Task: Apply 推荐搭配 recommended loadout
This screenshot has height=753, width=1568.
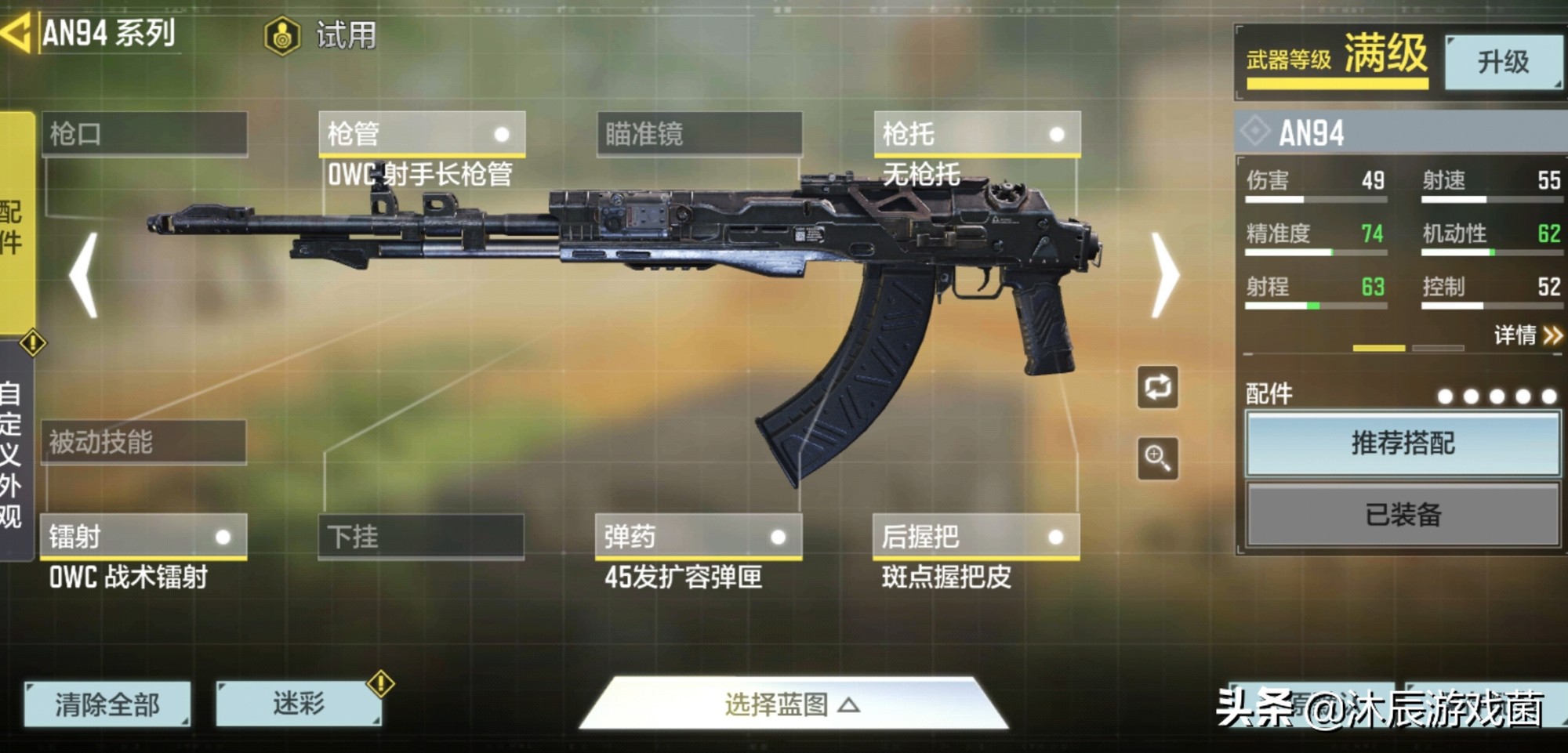Action: click(x=1403, y=443)
